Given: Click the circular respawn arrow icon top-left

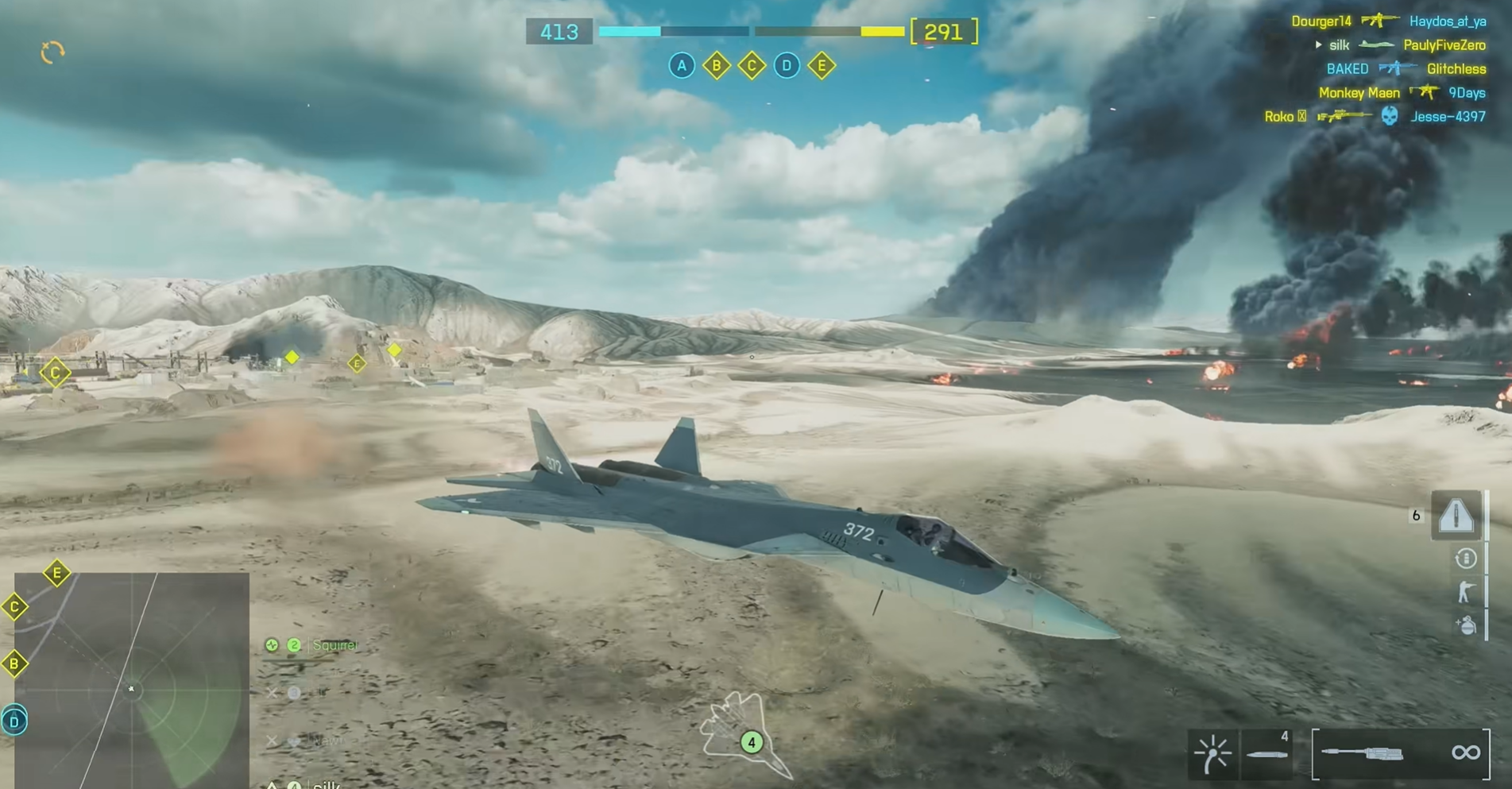Looking at the screenshot, I should pyautogui.click(x=52, y=52).
